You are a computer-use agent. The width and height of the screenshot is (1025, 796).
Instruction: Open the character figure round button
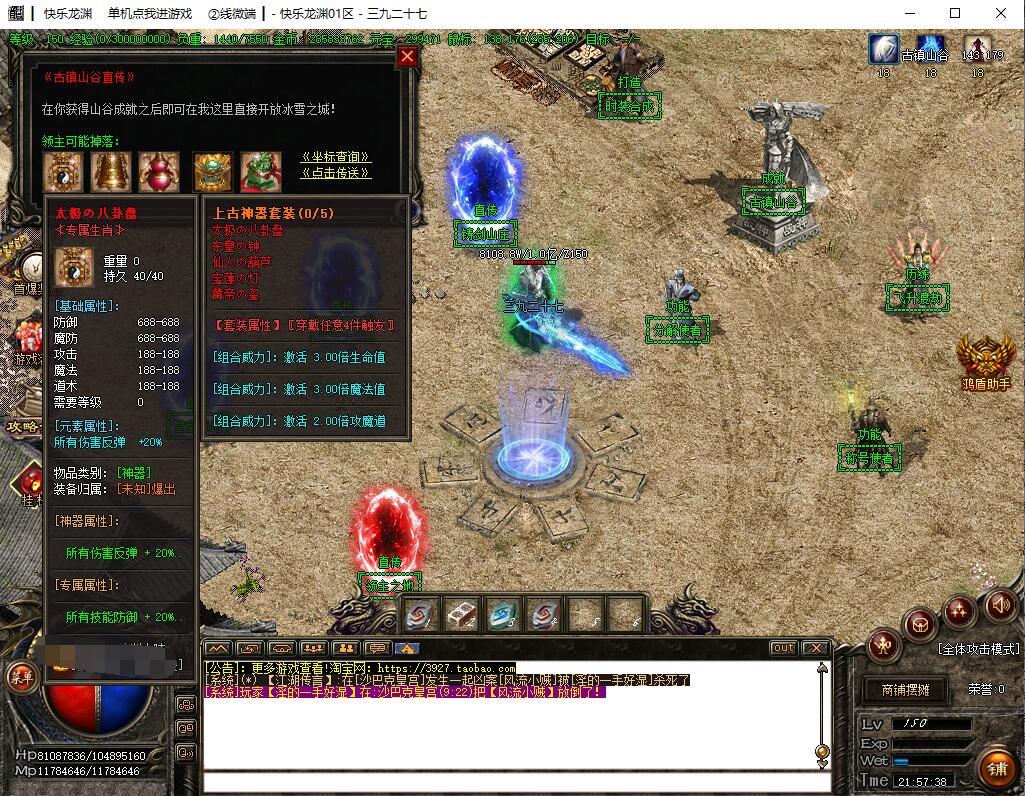click(885, 646)
